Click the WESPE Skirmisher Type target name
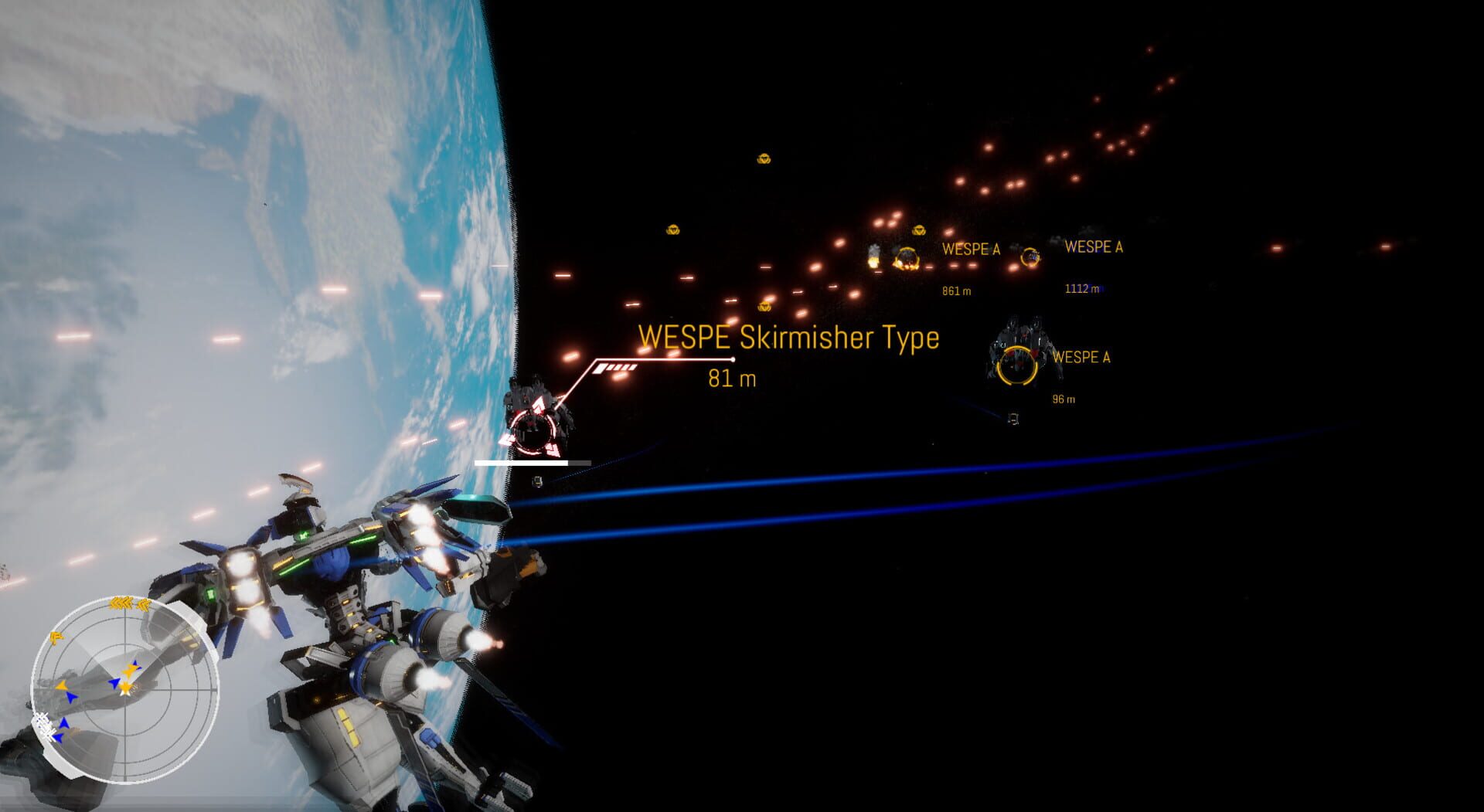 (x=788, y=338)
